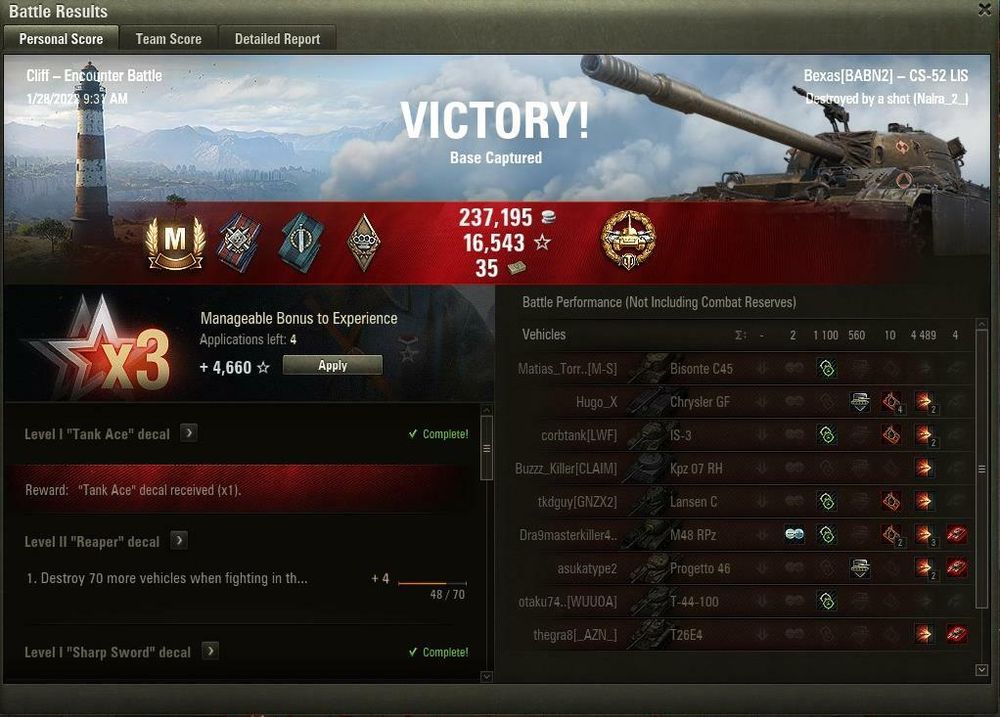Viewport: 1000px width, 717px height.
Task: Open the Detailed Report tab
Action: 277,39
